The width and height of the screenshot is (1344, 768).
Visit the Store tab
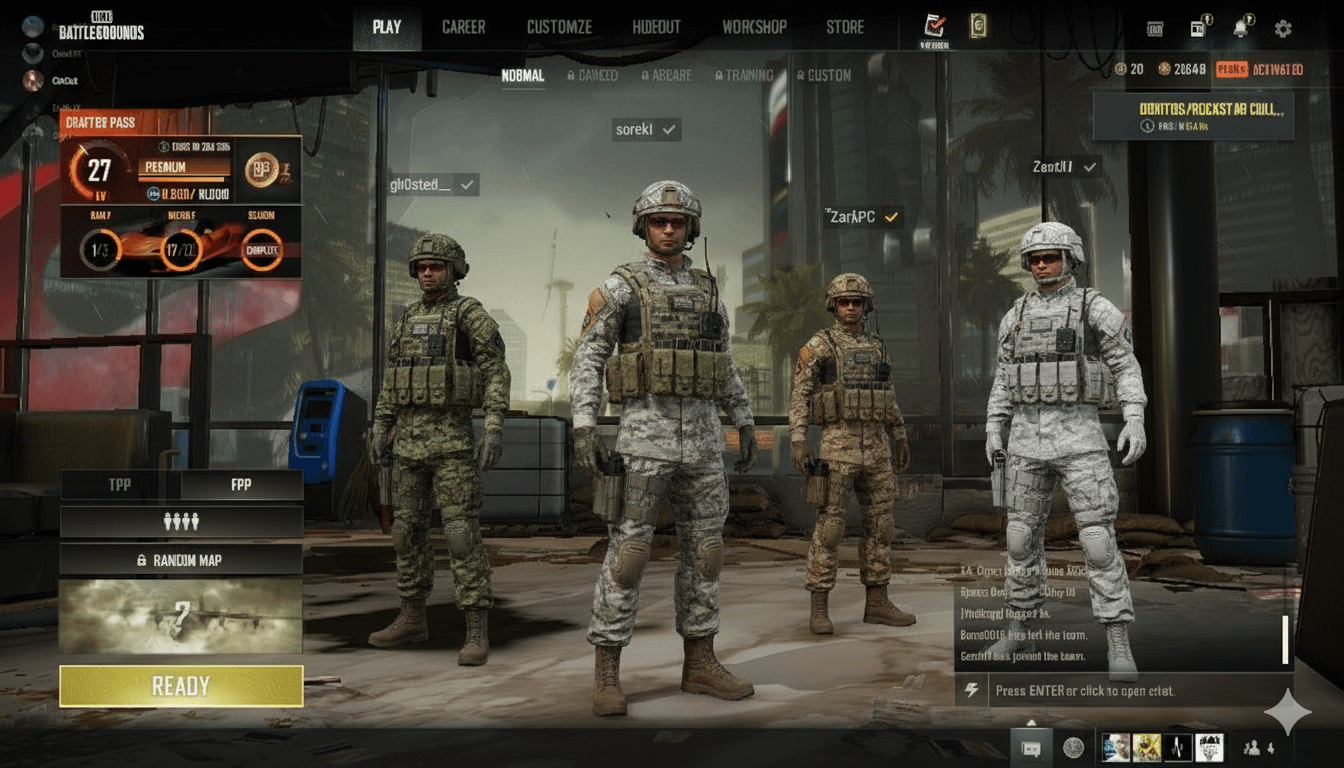[x=845, y=27]
